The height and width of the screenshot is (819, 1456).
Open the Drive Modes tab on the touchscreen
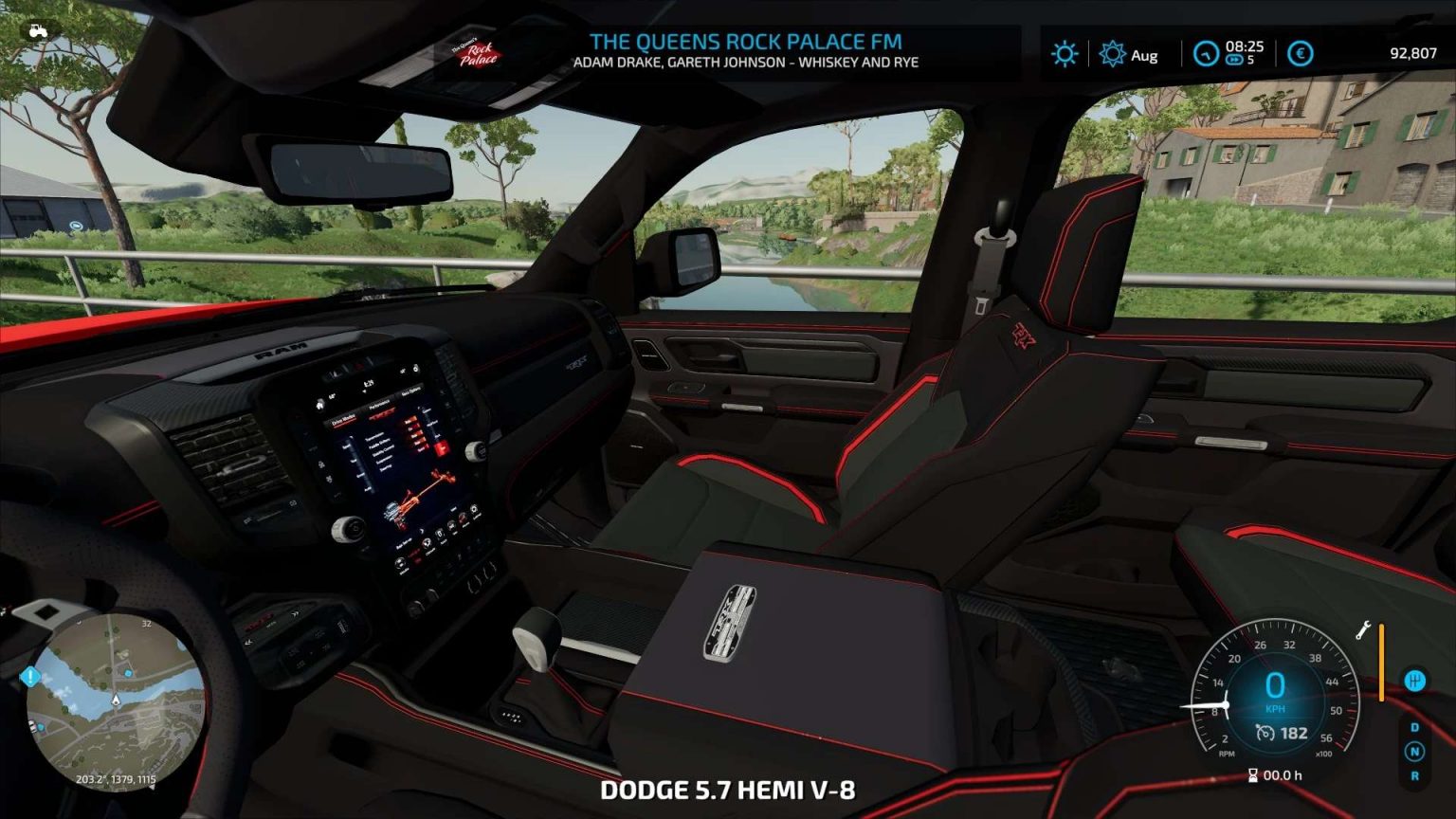344,420
